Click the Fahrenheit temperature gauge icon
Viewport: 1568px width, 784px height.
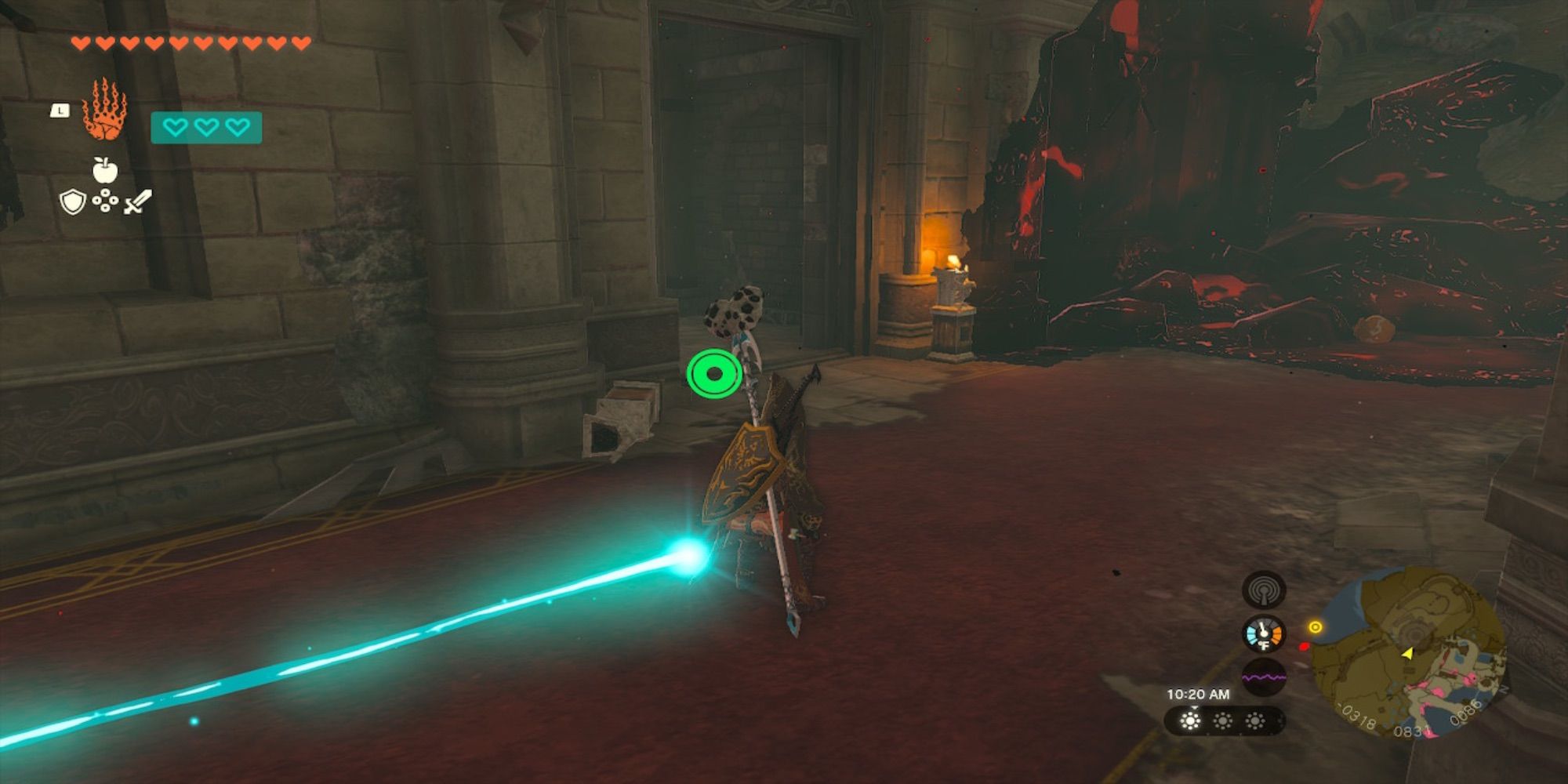coord(1263,634)
